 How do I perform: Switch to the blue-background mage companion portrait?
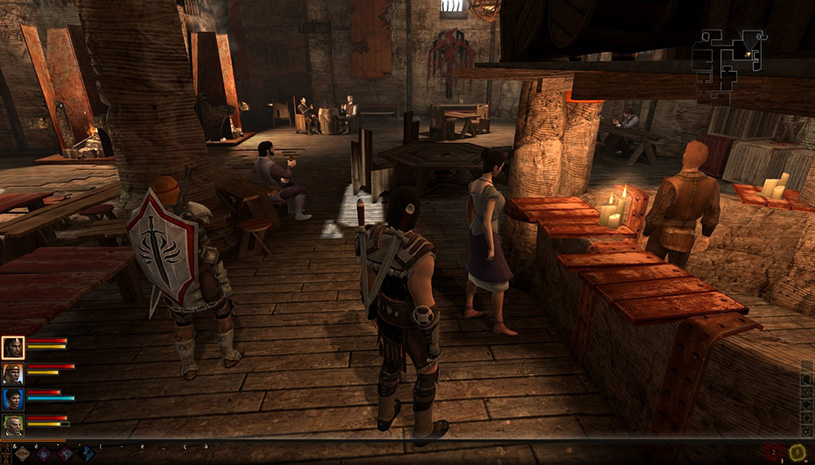pos(13,399)
